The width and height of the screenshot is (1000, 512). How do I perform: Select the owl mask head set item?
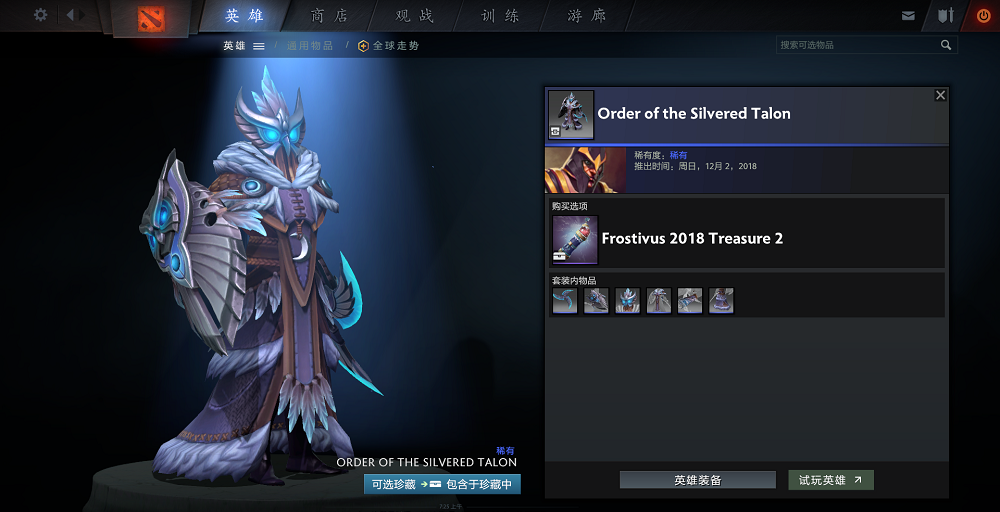pyautogui.click(x=628, y=301)
